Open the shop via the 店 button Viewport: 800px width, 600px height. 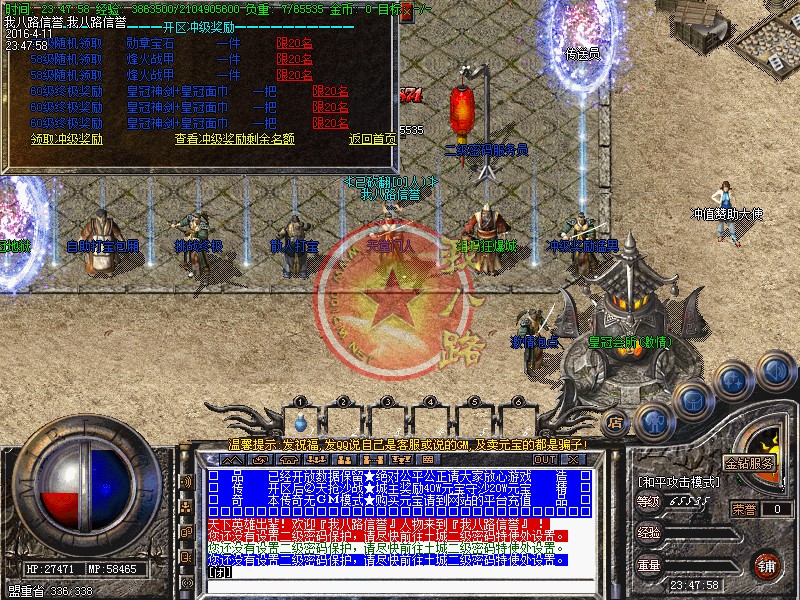[x=615, y=421]
